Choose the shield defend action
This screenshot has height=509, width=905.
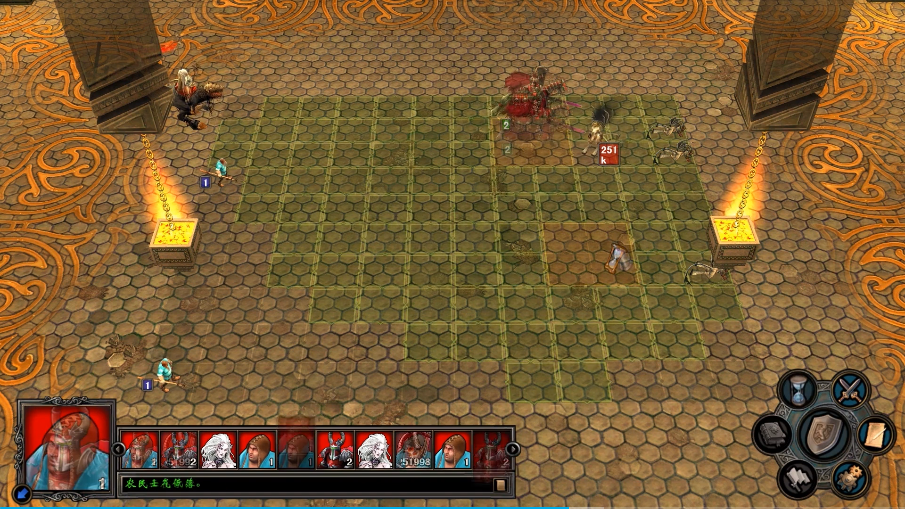[x=824, y=434]
